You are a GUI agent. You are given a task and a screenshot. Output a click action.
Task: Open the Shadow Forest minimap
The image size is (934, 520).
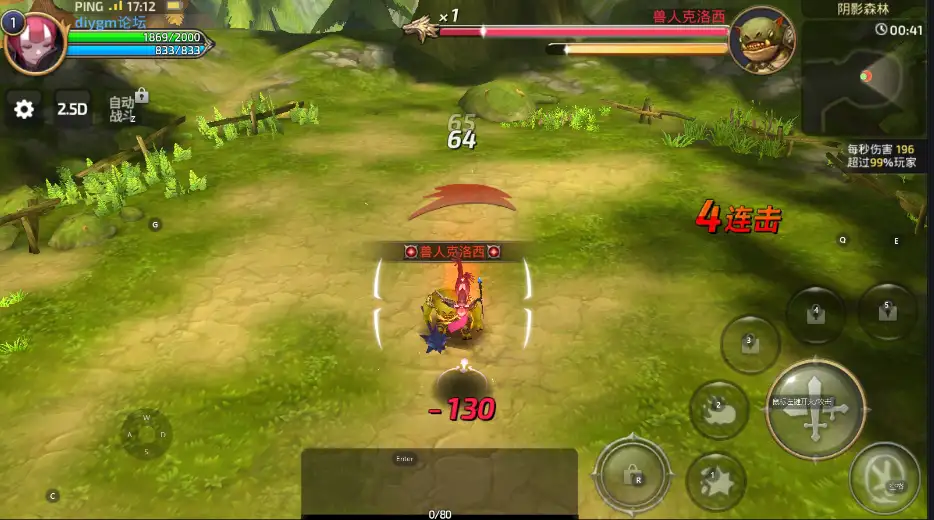865,76
